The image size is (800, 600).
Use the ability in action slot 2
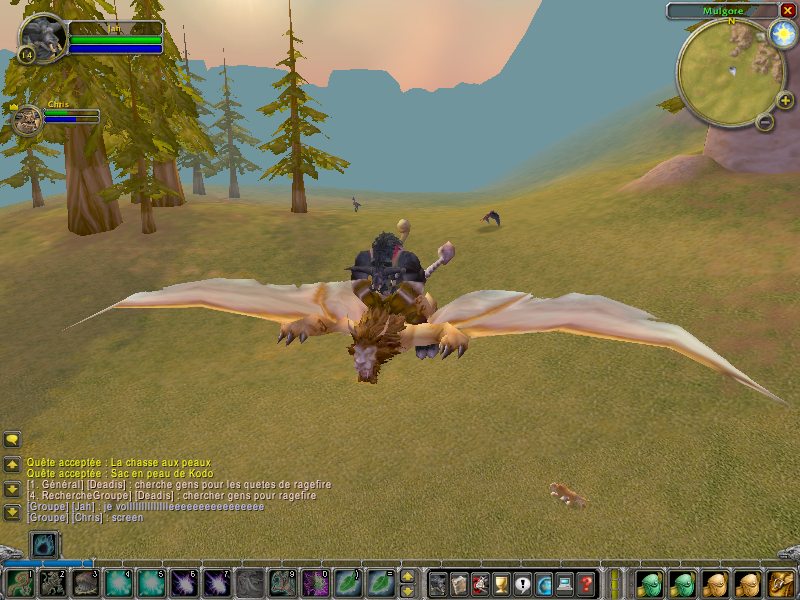point(51,583)
